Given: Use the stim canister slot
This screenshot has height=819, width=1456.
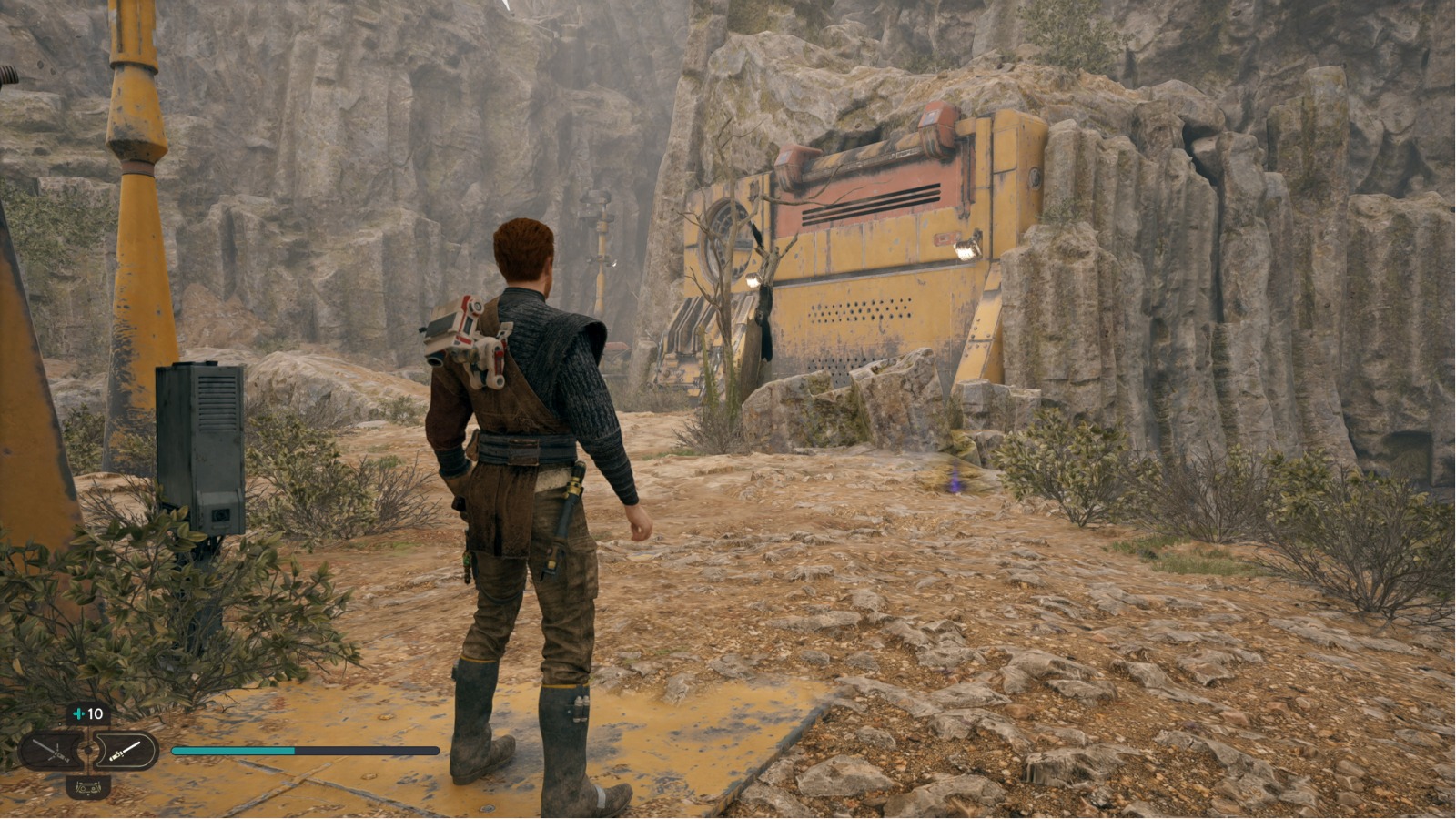Looking at the screenshot, I should 88,714.
